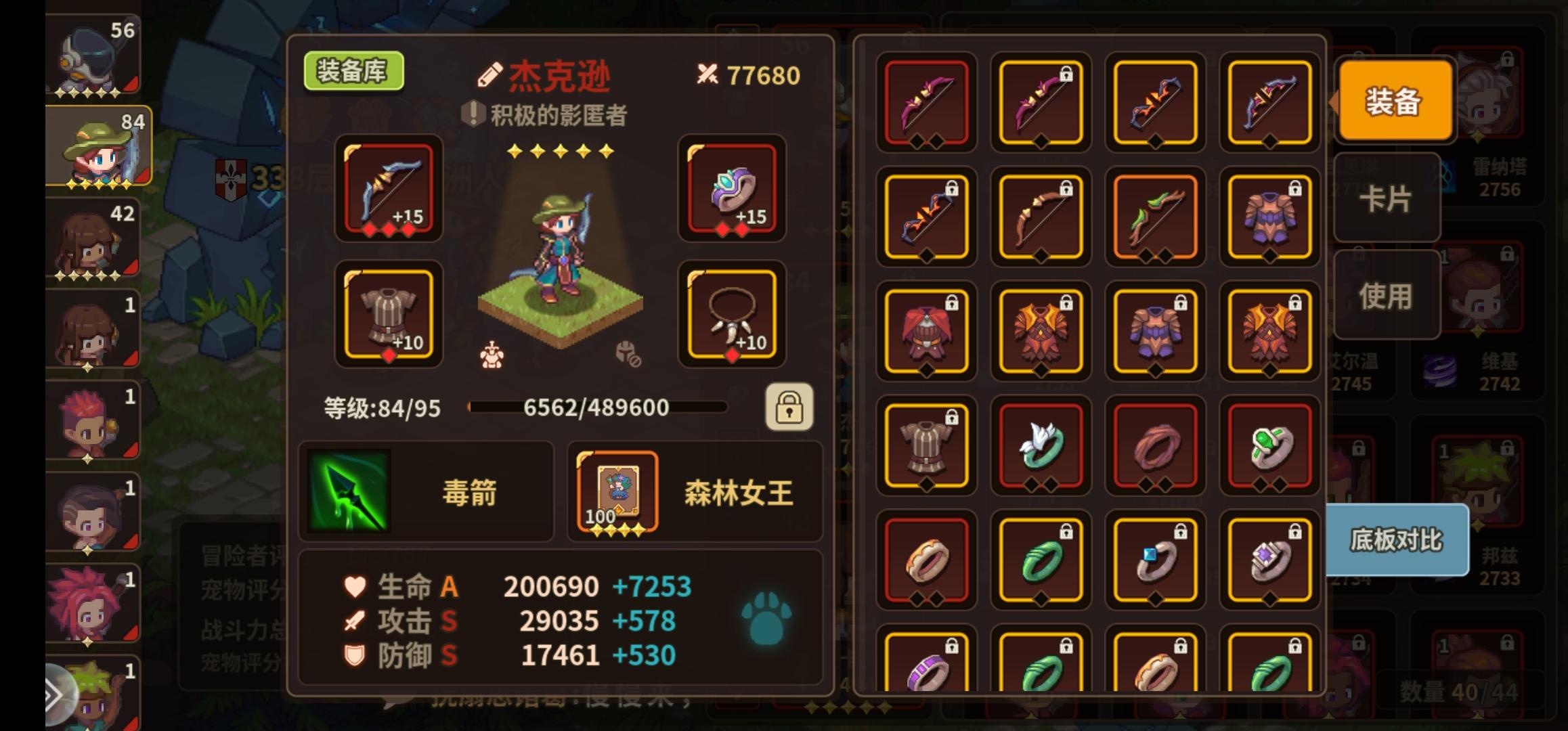Screen dimensions: 1568x731
Task: Open the equipped +10 necklace slot
Action: click(x=731, y=315)
